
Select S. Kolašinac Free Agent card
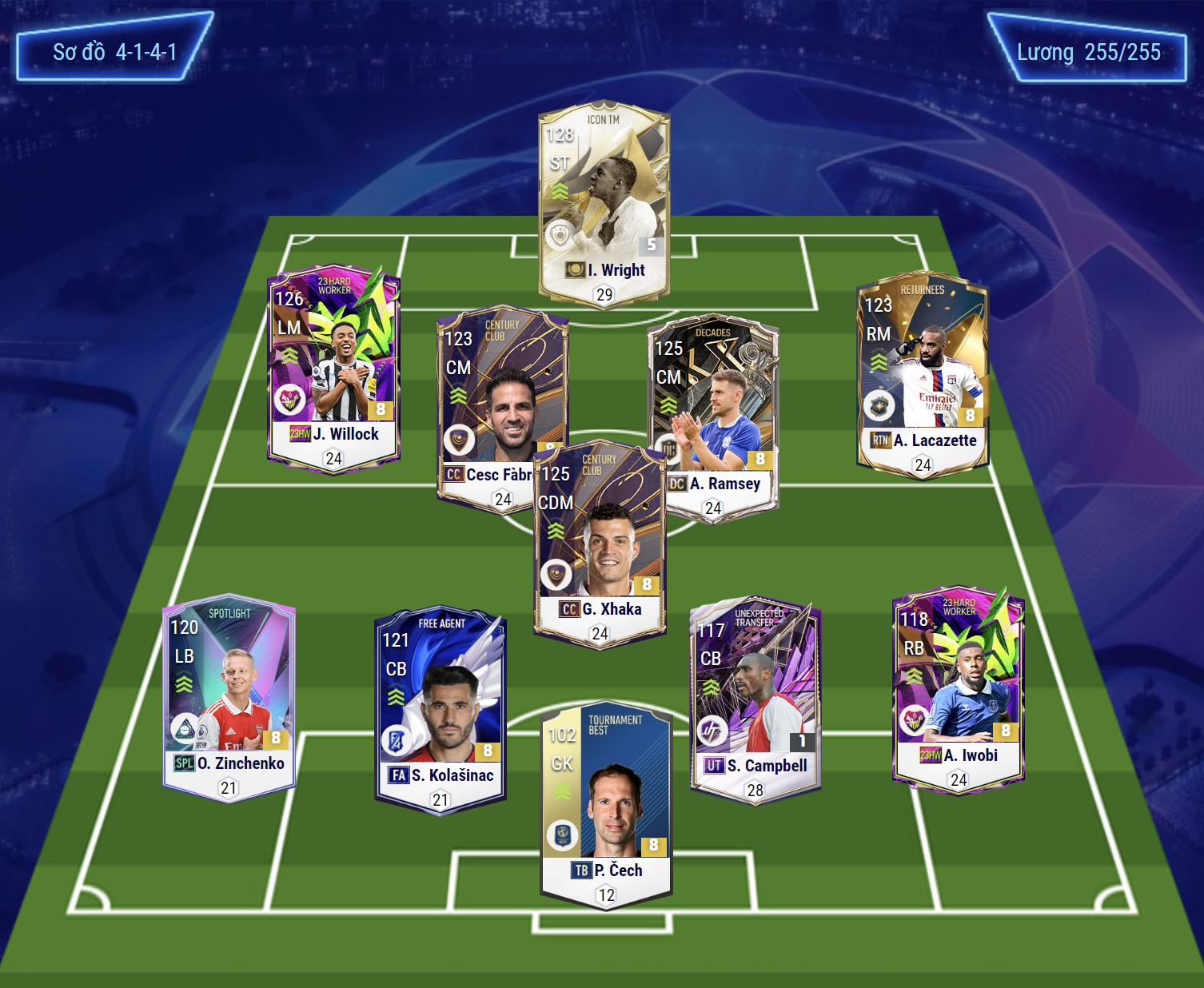[x=441, y=707]
